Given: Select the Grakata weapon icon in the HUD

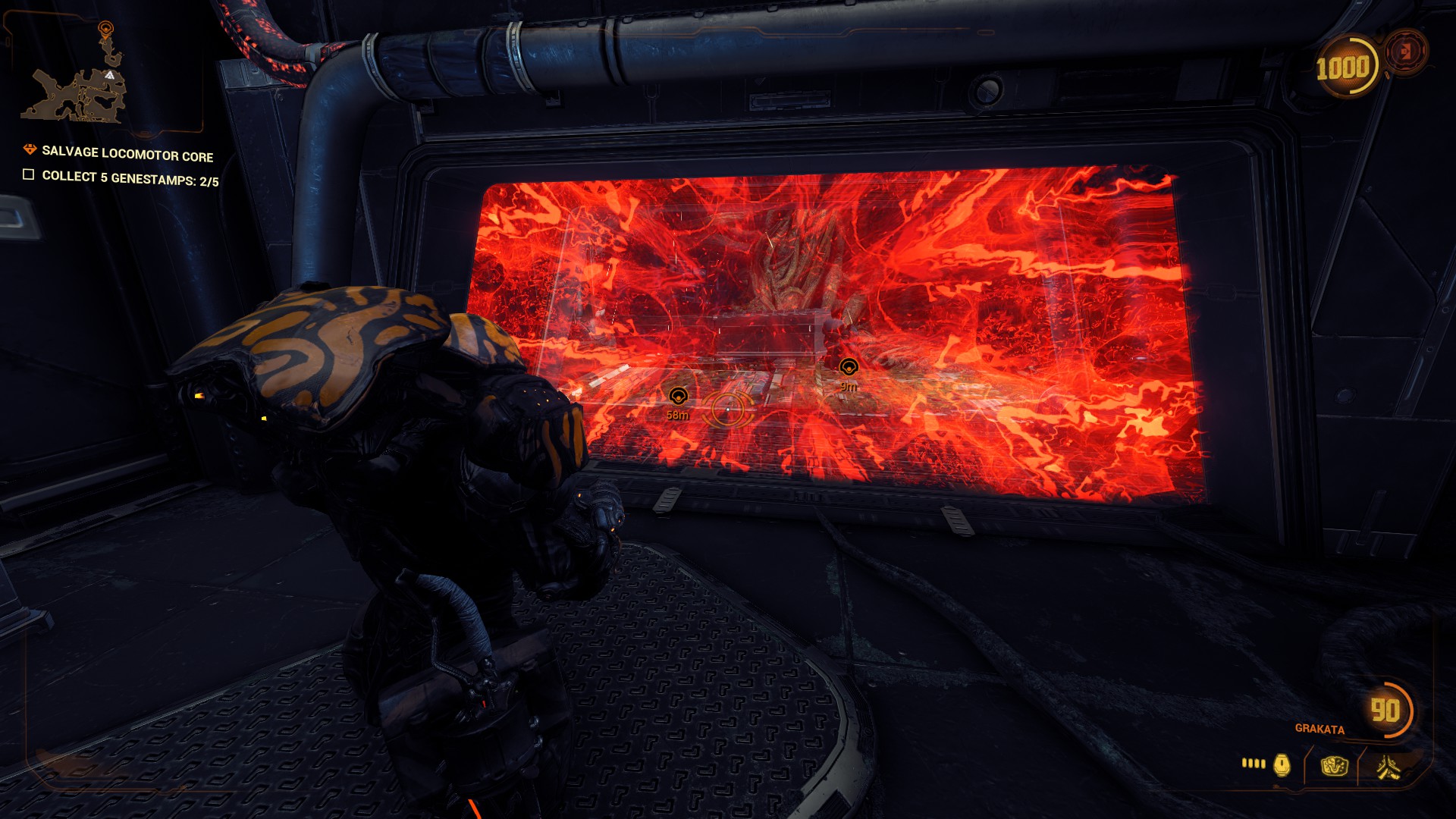Looking at the screenshot, I should coord(1389,768).
